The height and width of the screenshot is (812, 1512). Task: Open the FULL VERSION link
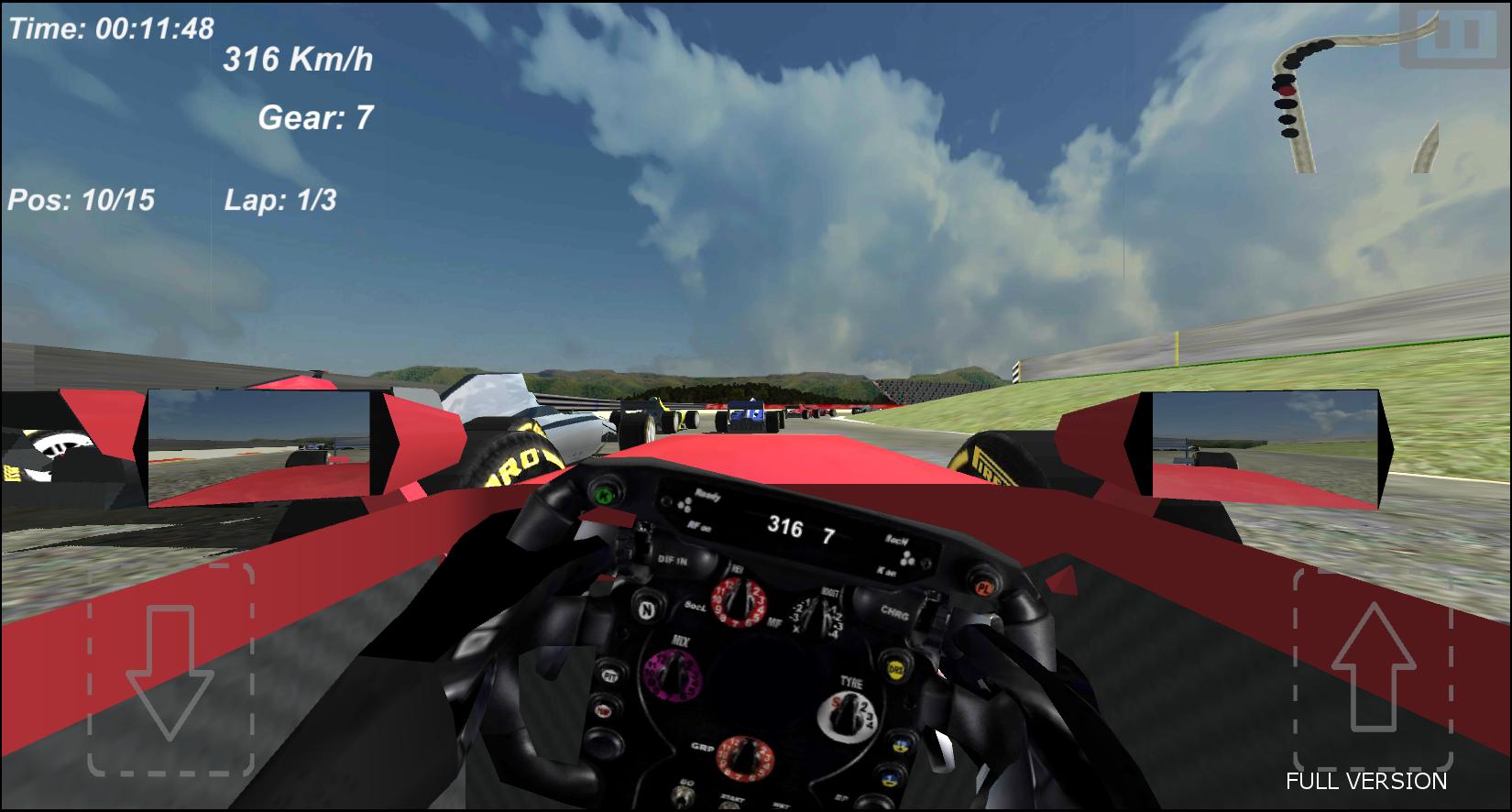point(1369,781)
